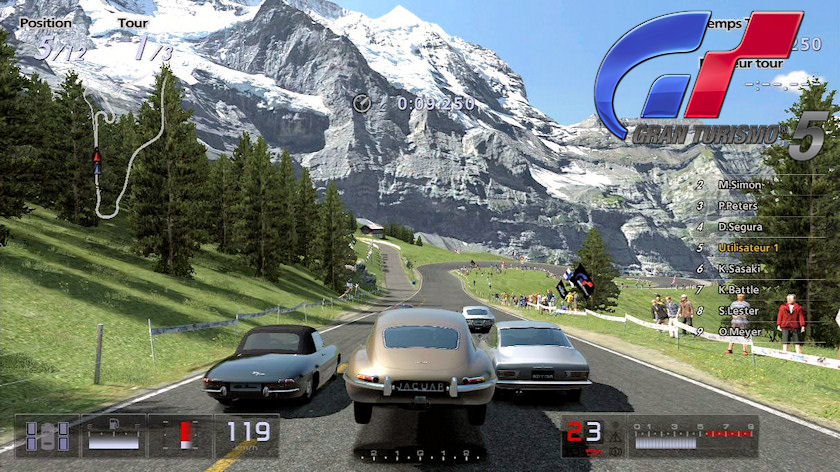The image size is (840, 472).
Task: Select O.Meyer in the driver list
Action: (x=740, y=332)
